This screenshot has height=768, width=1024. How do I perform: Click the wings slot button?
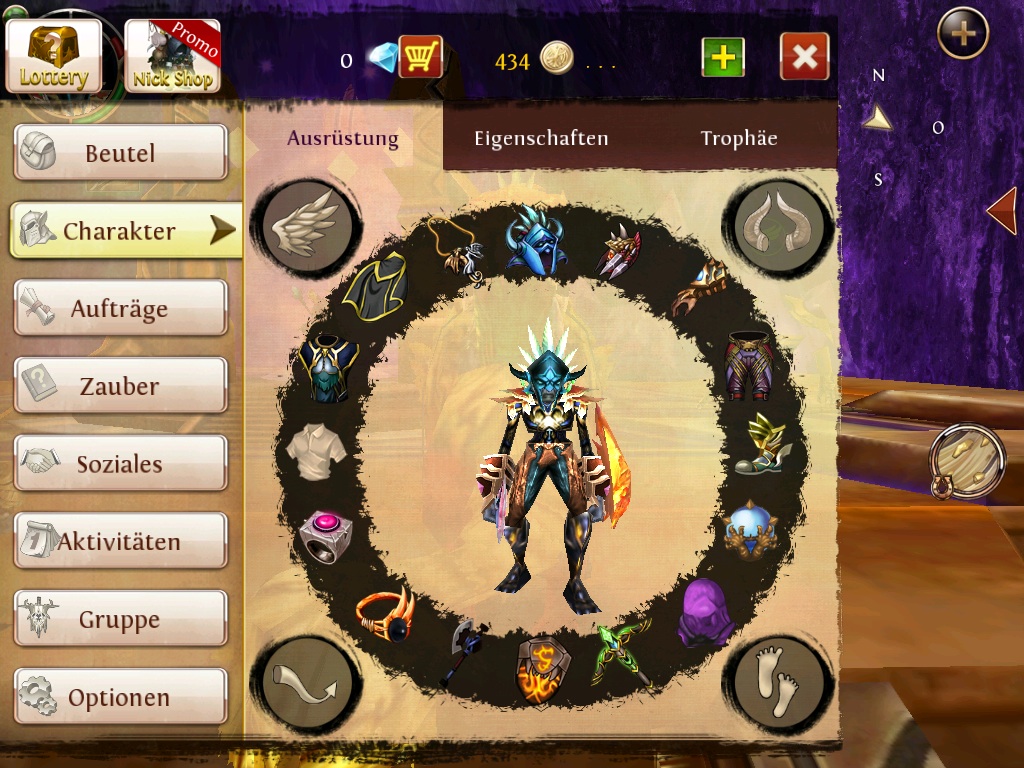(x=307, y=226)
